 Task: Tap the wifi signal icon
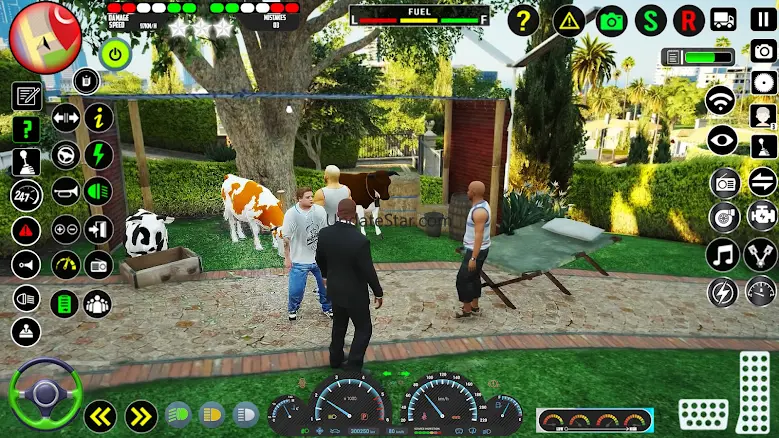[x=720, y=100]
